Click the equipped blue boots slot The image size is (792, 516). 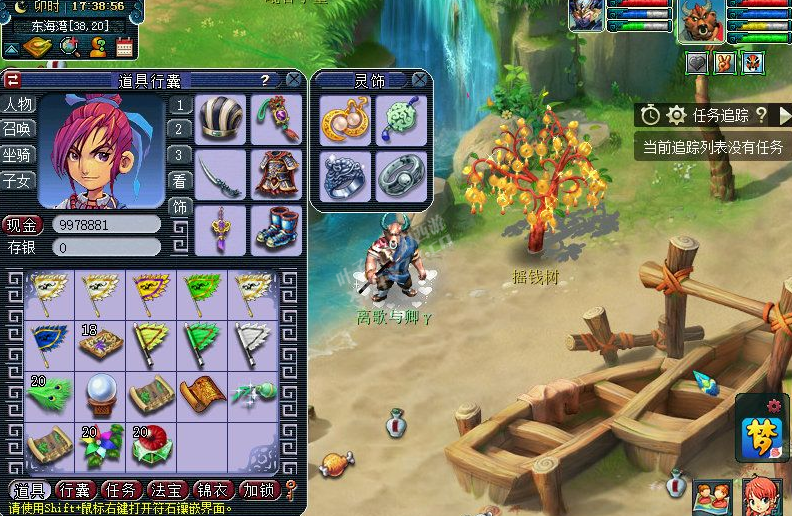275,229
